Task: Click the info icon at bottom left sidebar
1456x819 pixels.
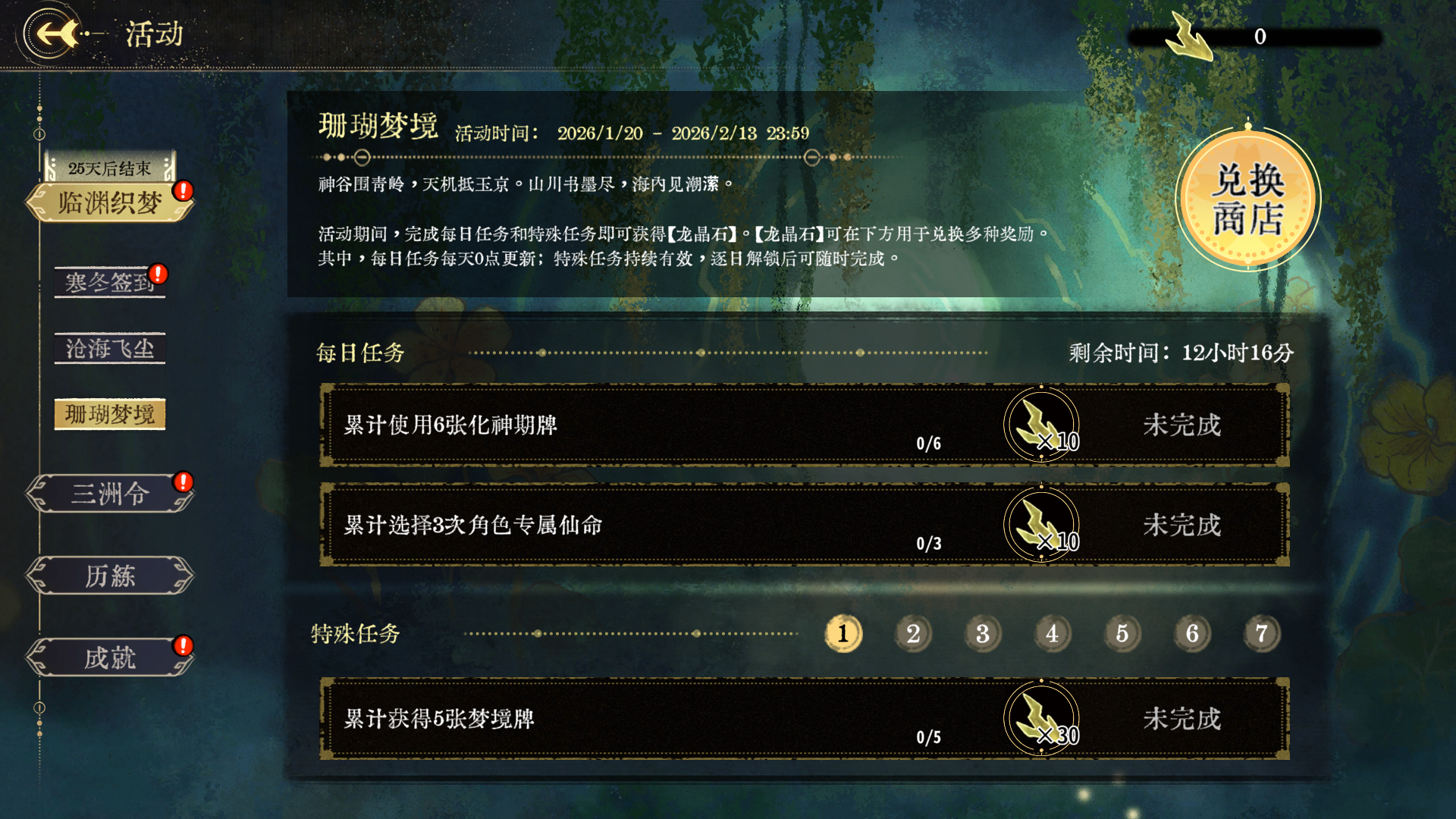Action: pyautogui.click(x=38, y=708)
